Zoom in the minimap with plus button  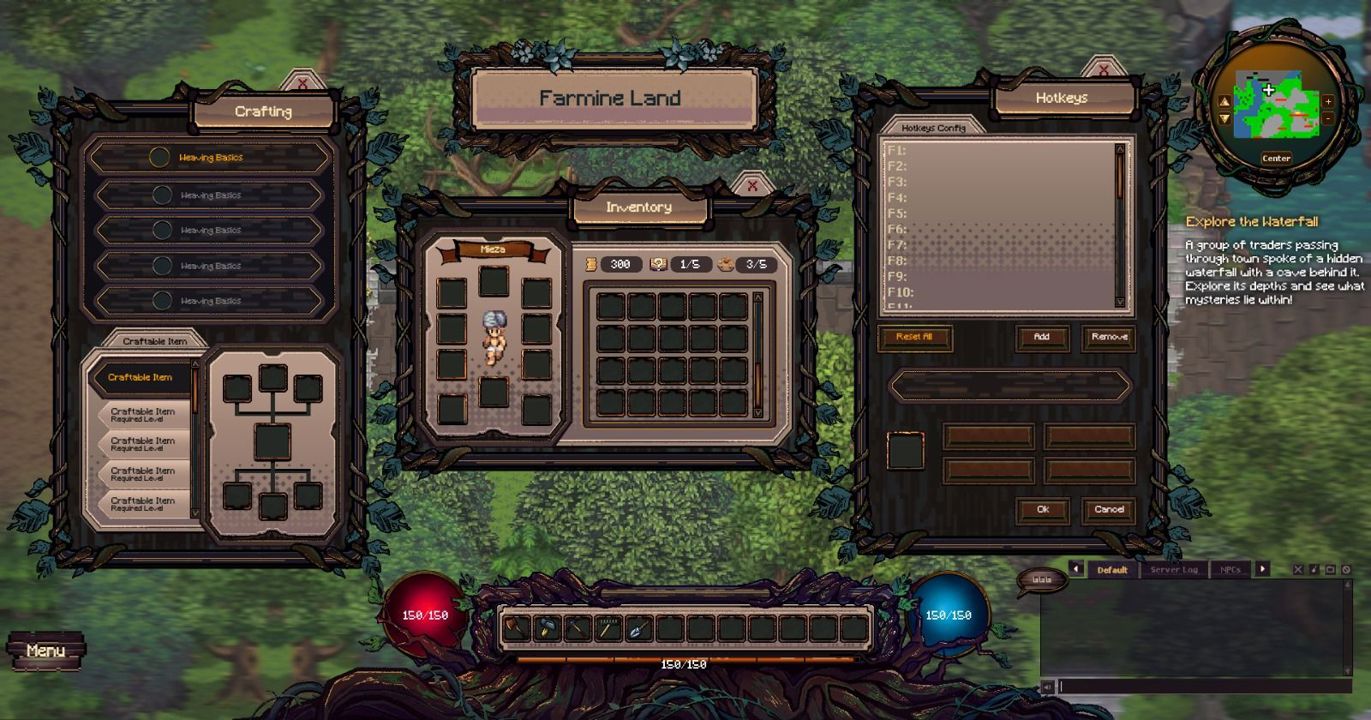1328,101
